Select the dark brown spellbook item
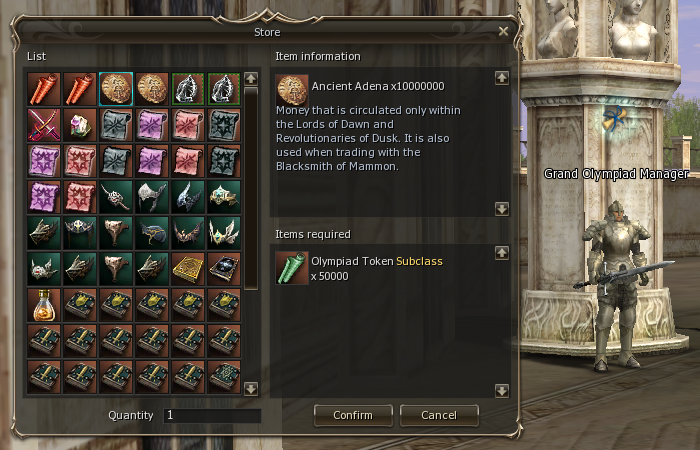 click(x=224, y=268)
